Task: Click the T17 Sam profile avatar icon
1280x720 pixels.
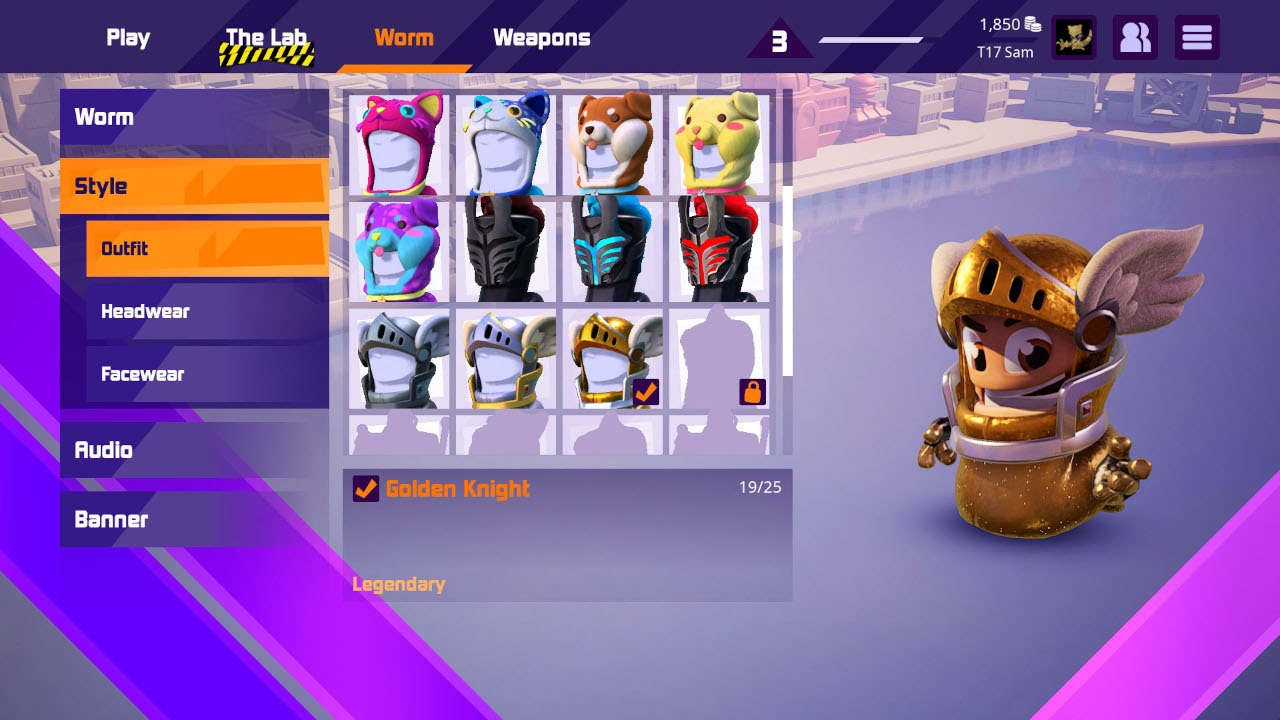Action: pos(1074,37)
